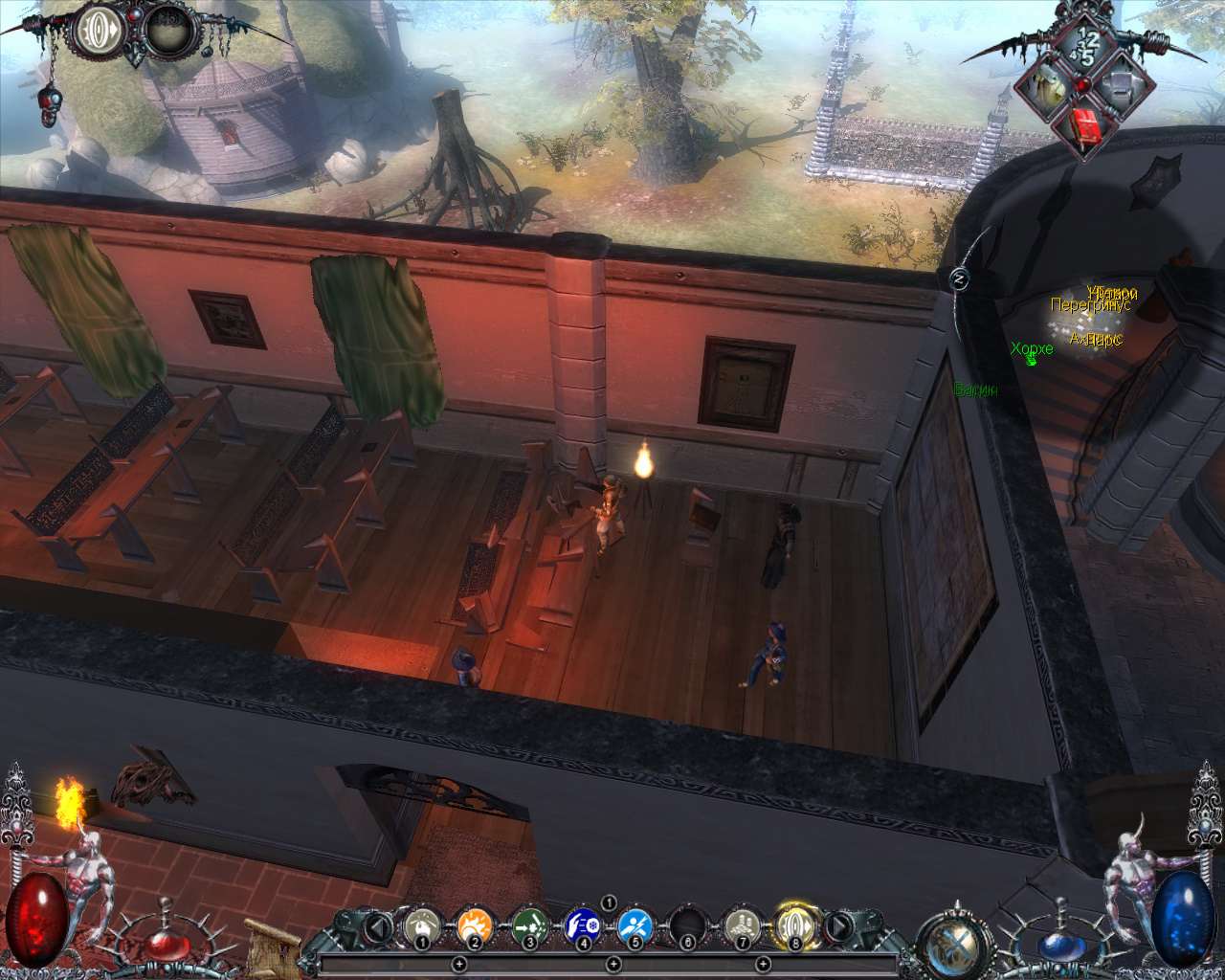Open the numbers diamond at top right
Screen dimensions: 1225x980
[x=1086, y=43]
